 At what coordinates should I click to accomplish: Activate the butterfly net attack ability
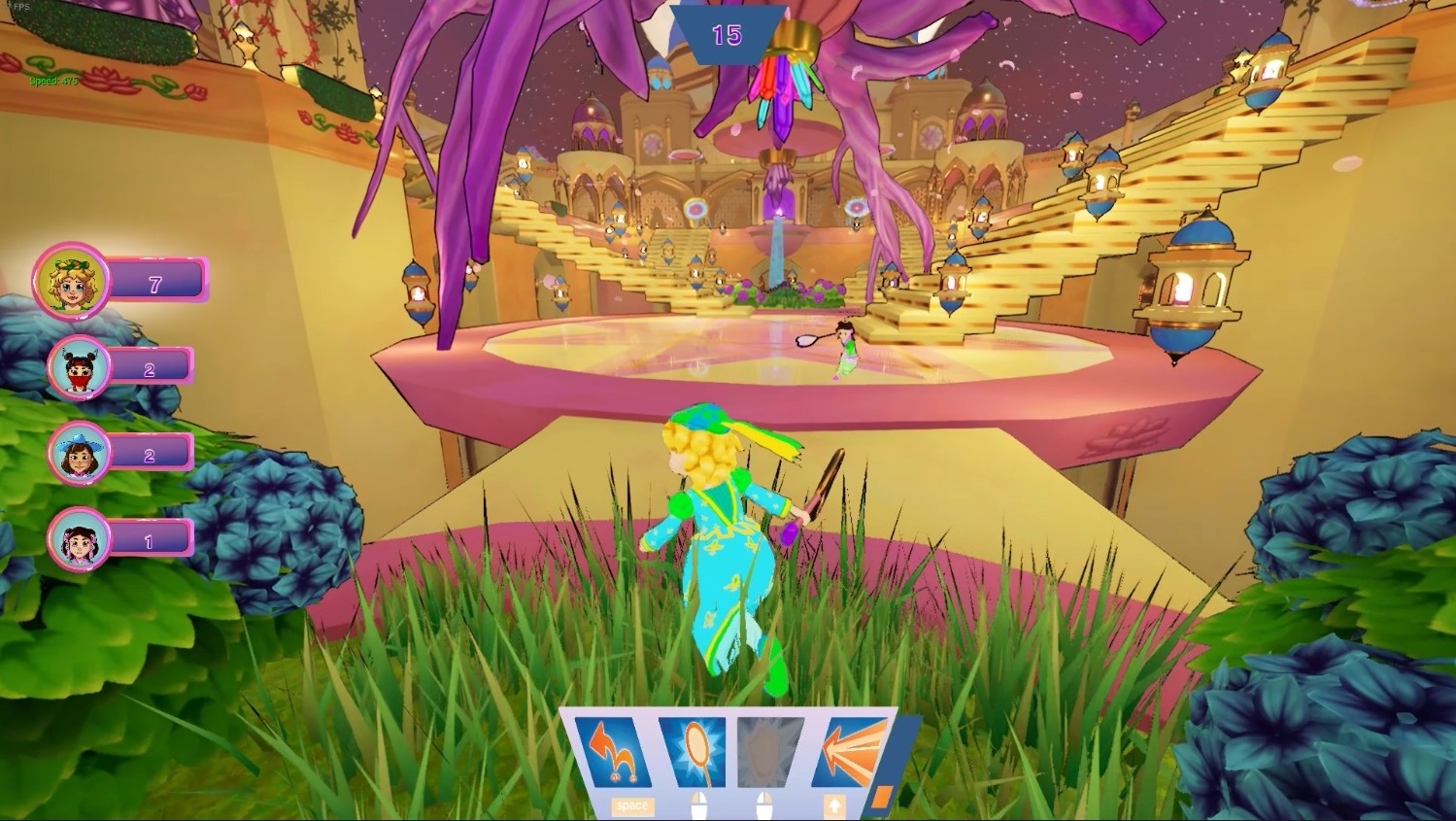pos(696,753)
